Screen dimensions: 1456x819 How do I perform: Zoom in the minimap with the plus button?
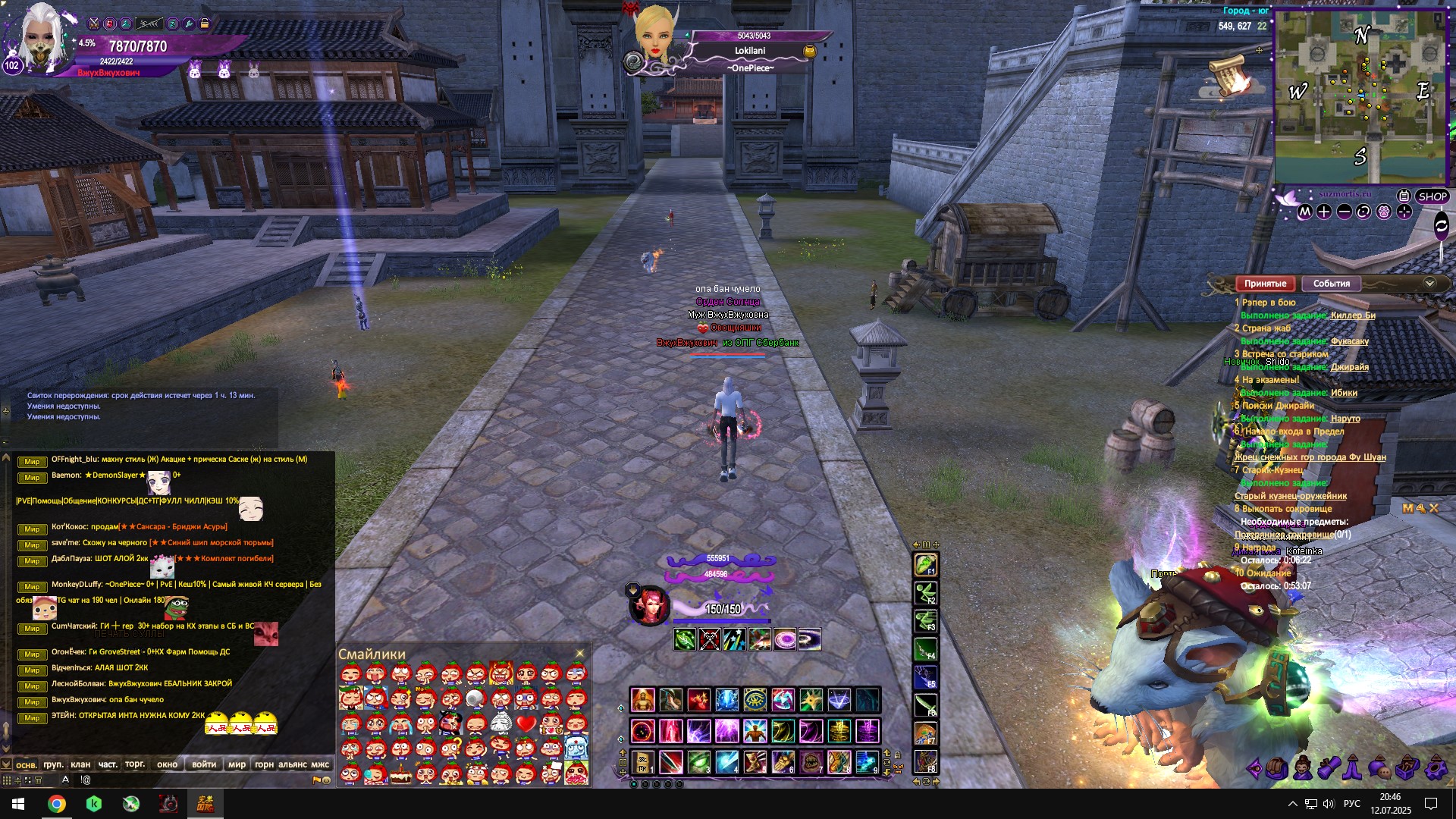tap(1324, 212)
